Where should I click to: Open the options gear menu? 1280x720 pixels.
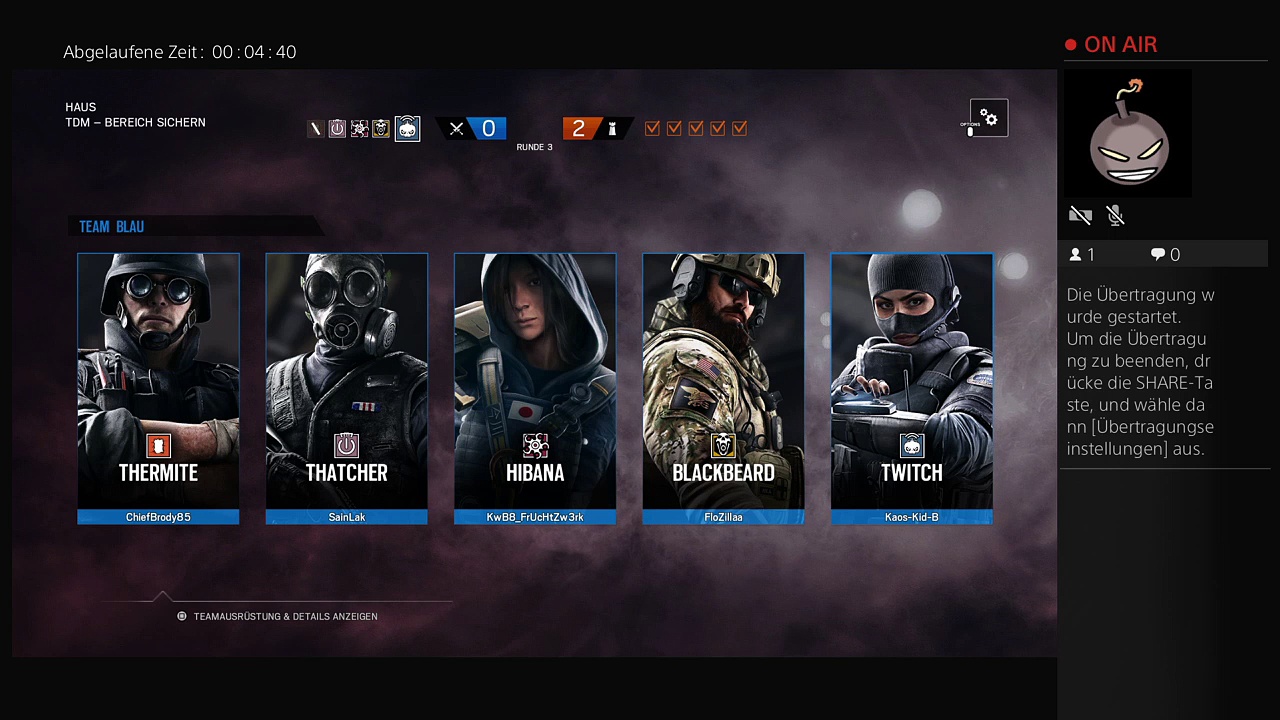pos(988,119)
